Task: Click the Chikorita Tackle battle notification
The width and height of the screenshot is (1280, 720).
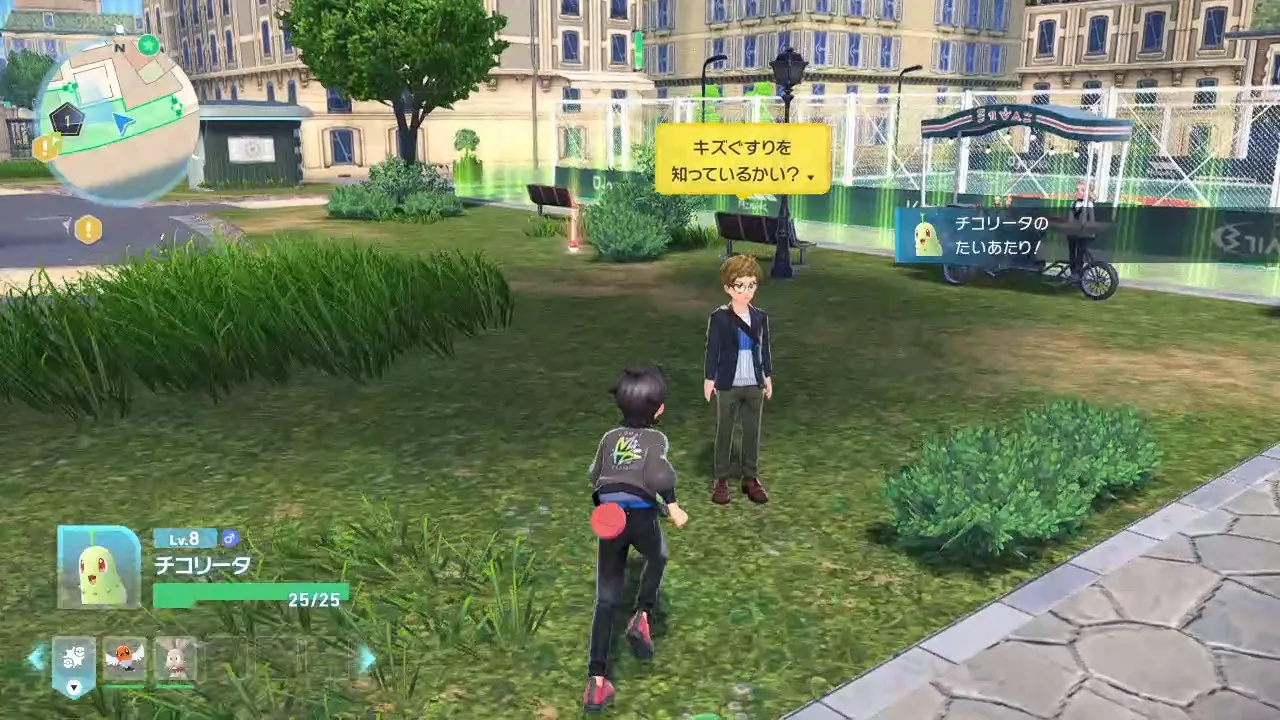Action: click(x=1000, y=235)
